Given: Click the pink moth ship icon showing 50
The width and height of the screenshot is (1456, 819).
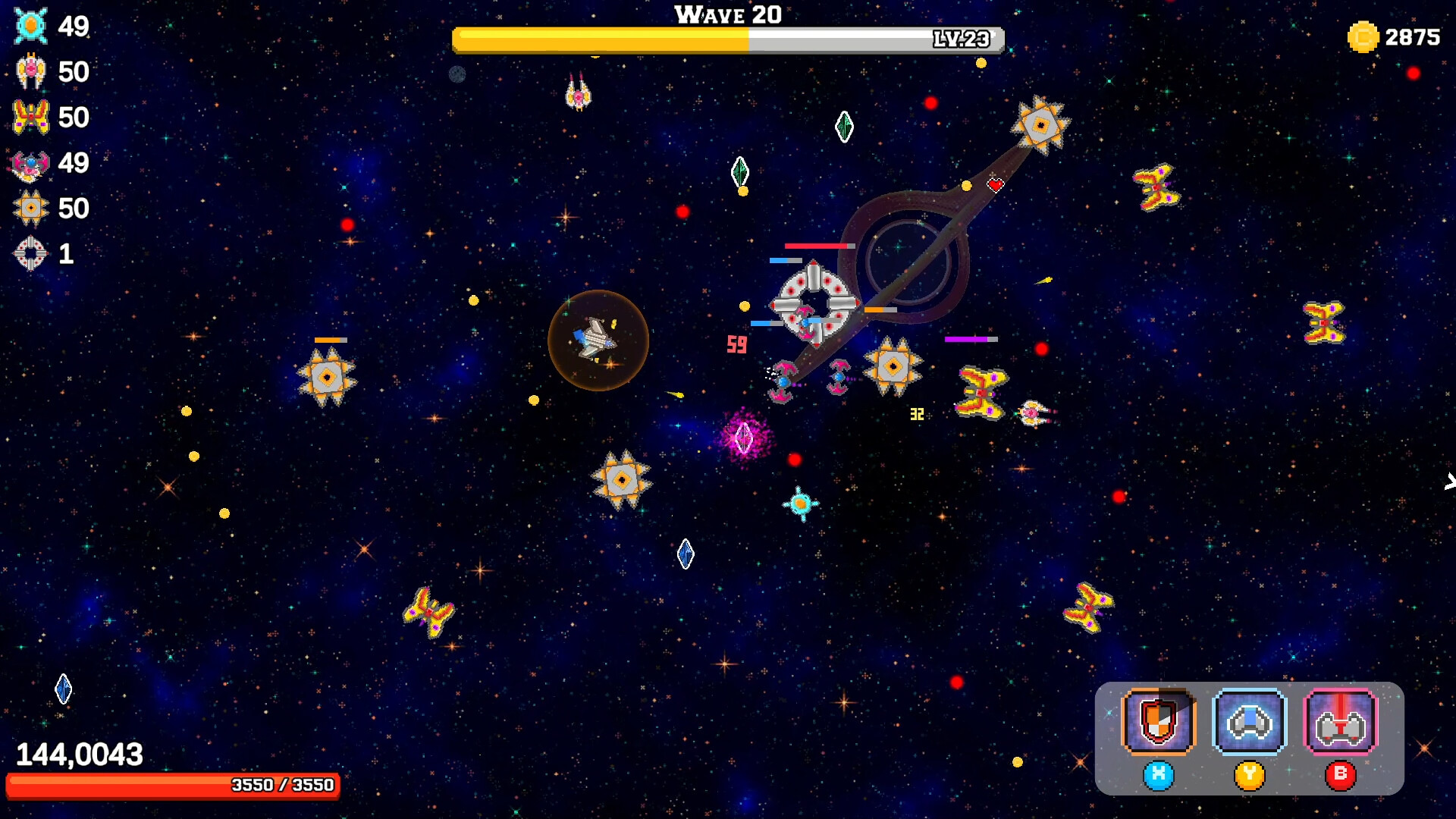Looking at the screenshot, I should [30, 71].
